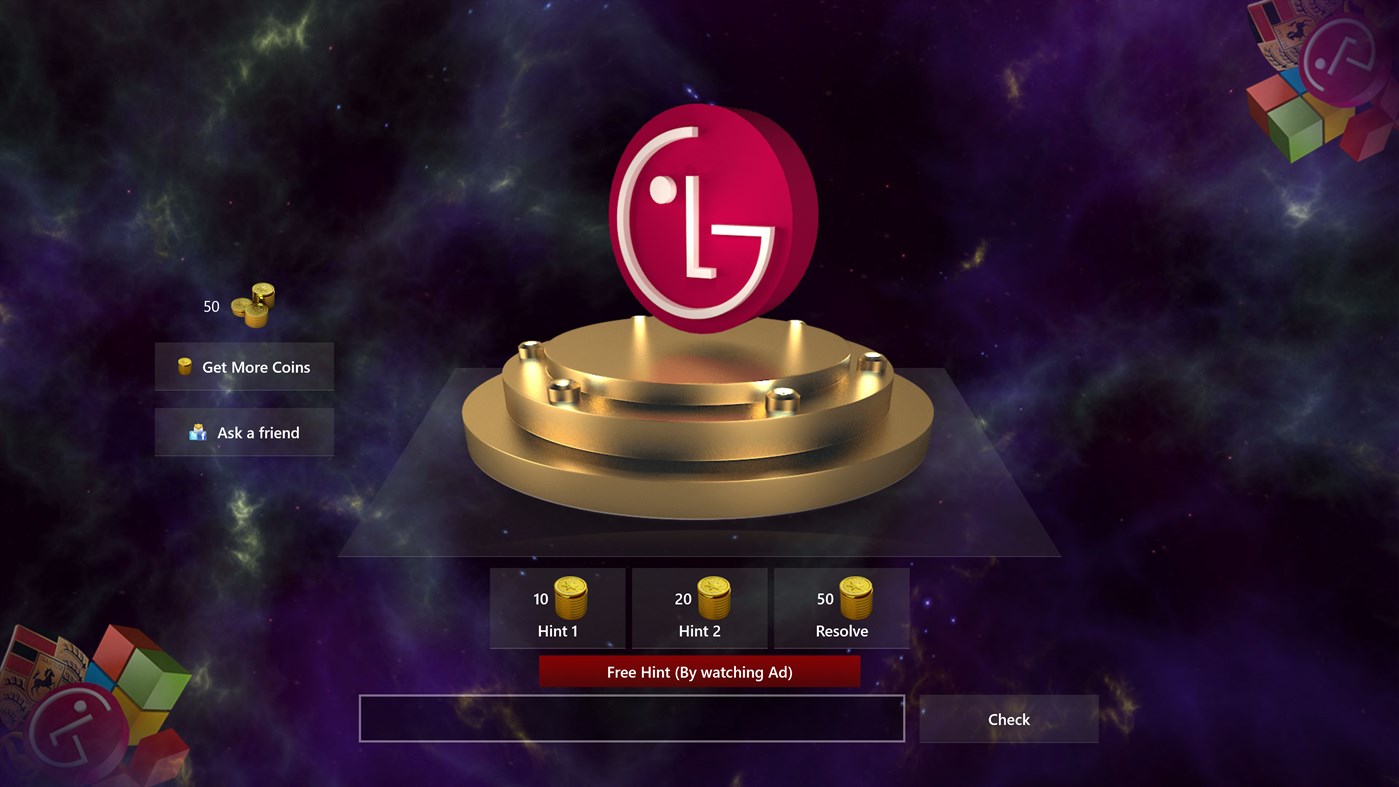Get a Free Hint by watching an ad
1399x787 pixels.
699,671
